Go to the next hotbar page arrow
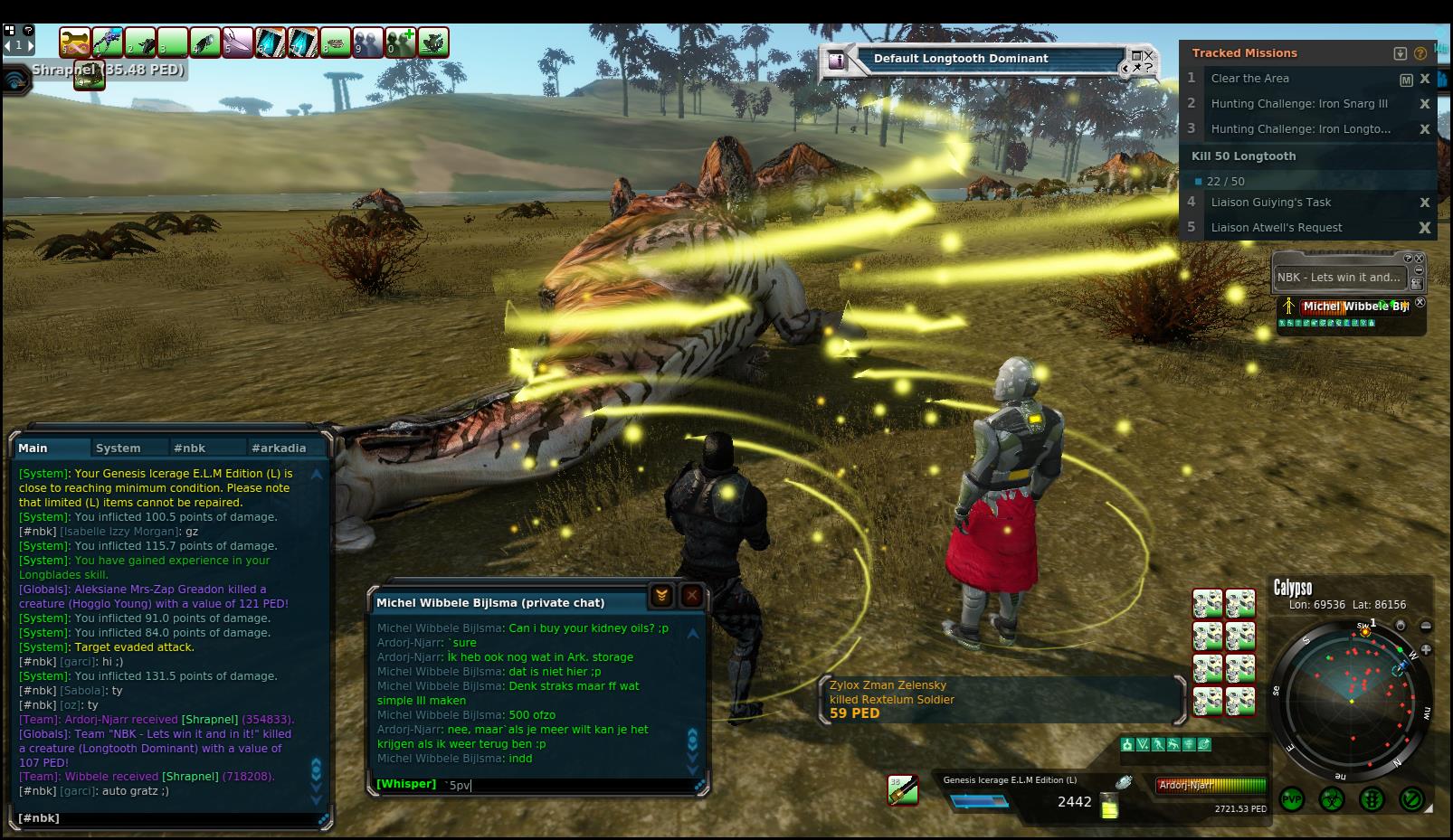1453x840 pixels. (x=30, y=44)
